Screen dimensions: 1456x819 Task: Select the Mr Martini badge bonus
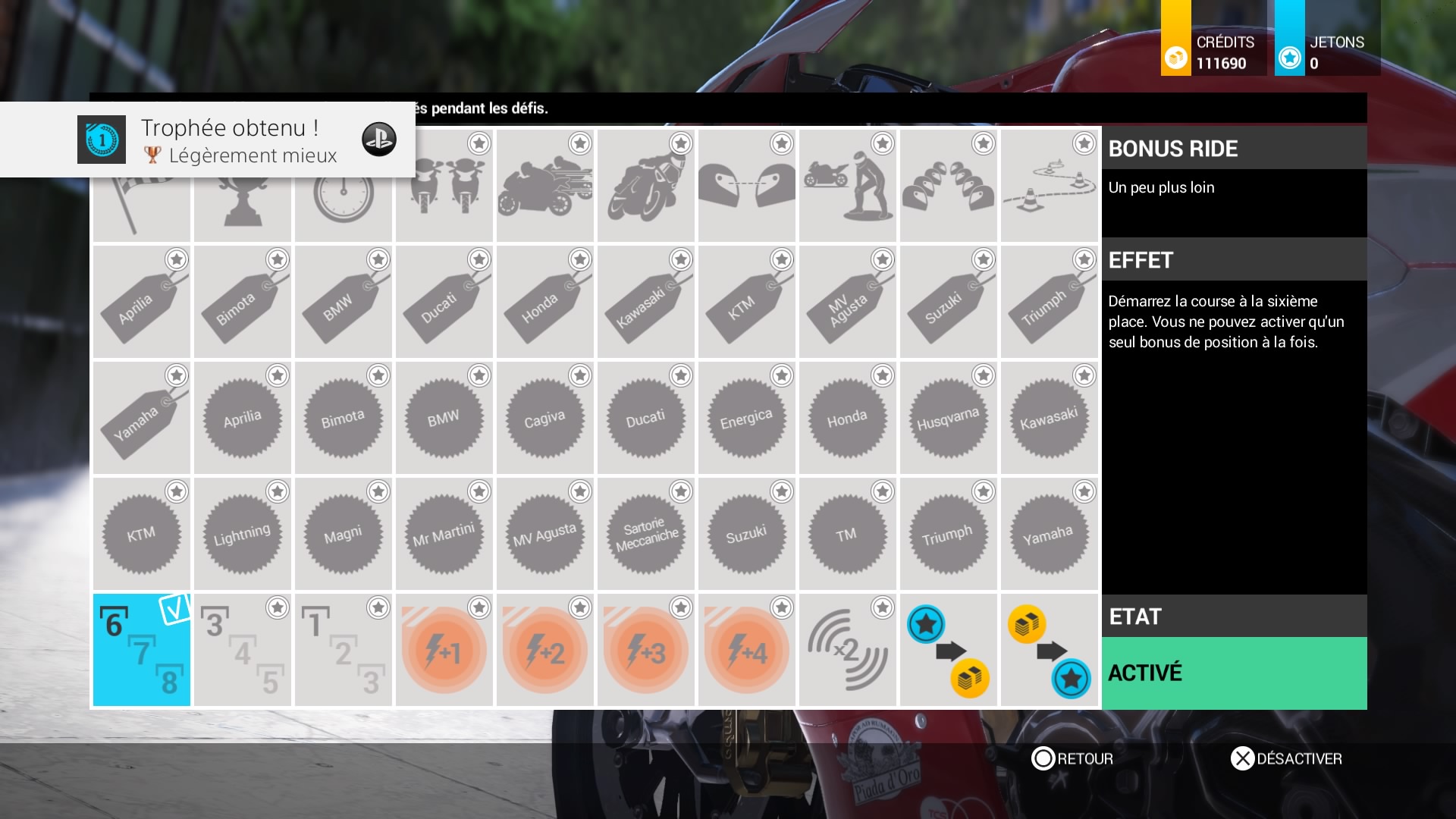point(444,534)
